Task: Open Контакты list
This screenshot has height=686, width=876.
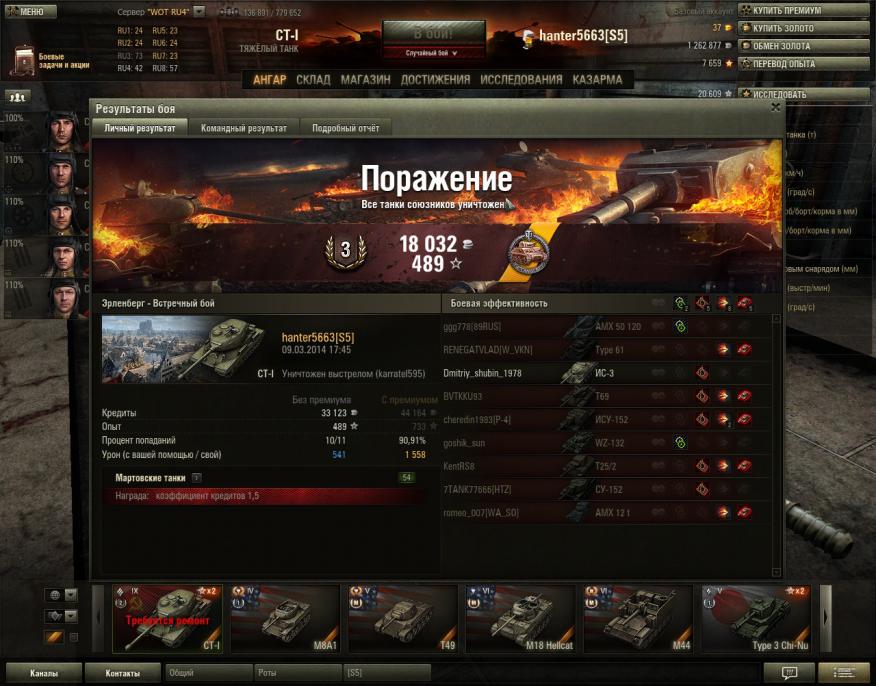Action: (122, 673)
